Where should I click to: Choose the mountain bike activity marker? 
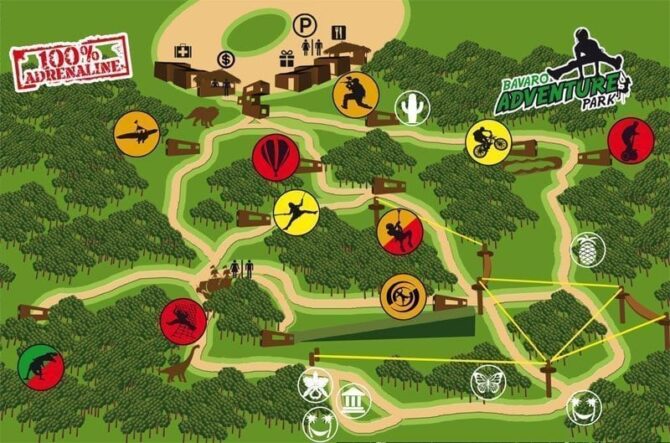click(488, 142)
